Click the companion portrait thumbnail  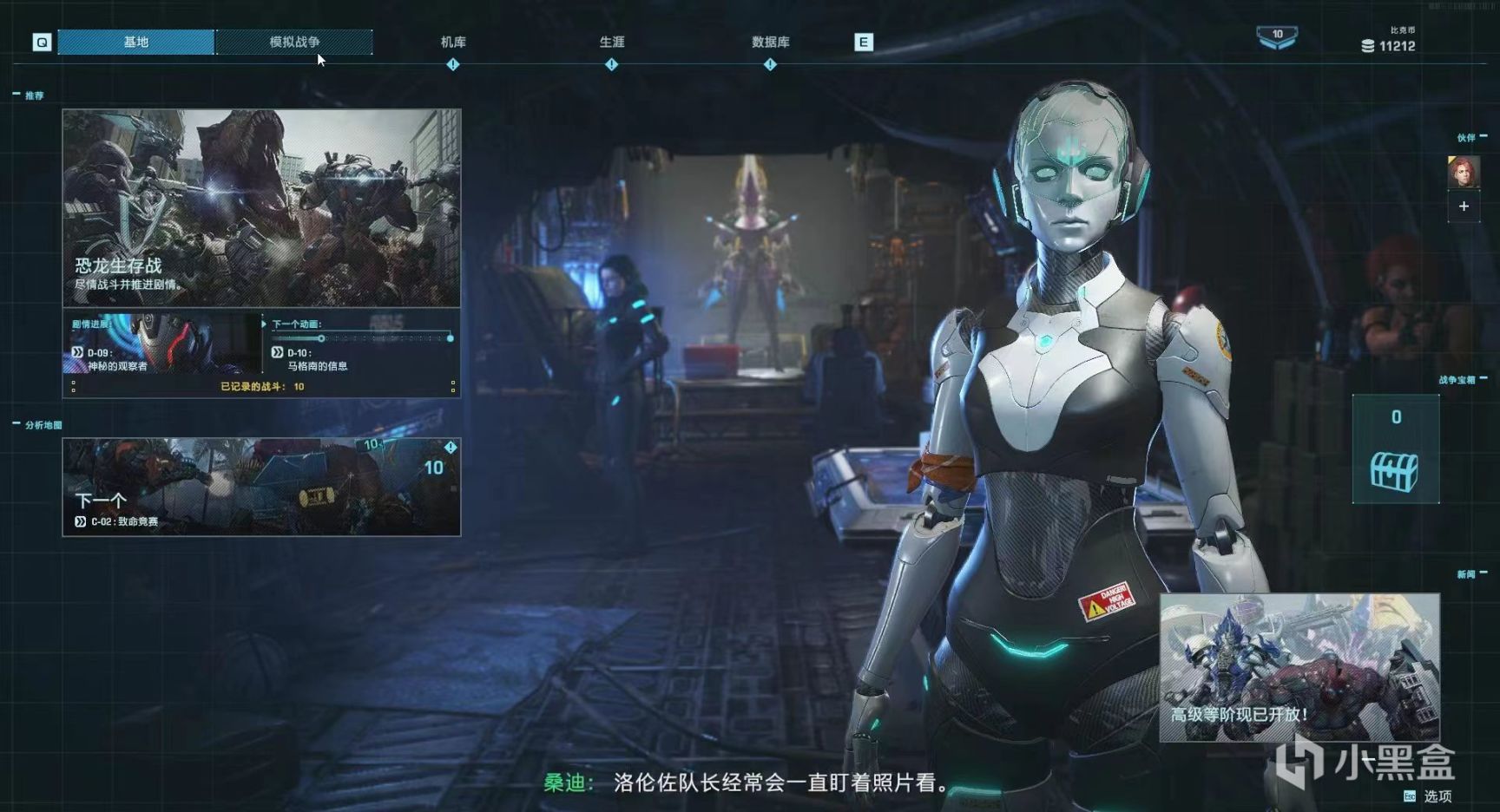tap(1464, 171)
